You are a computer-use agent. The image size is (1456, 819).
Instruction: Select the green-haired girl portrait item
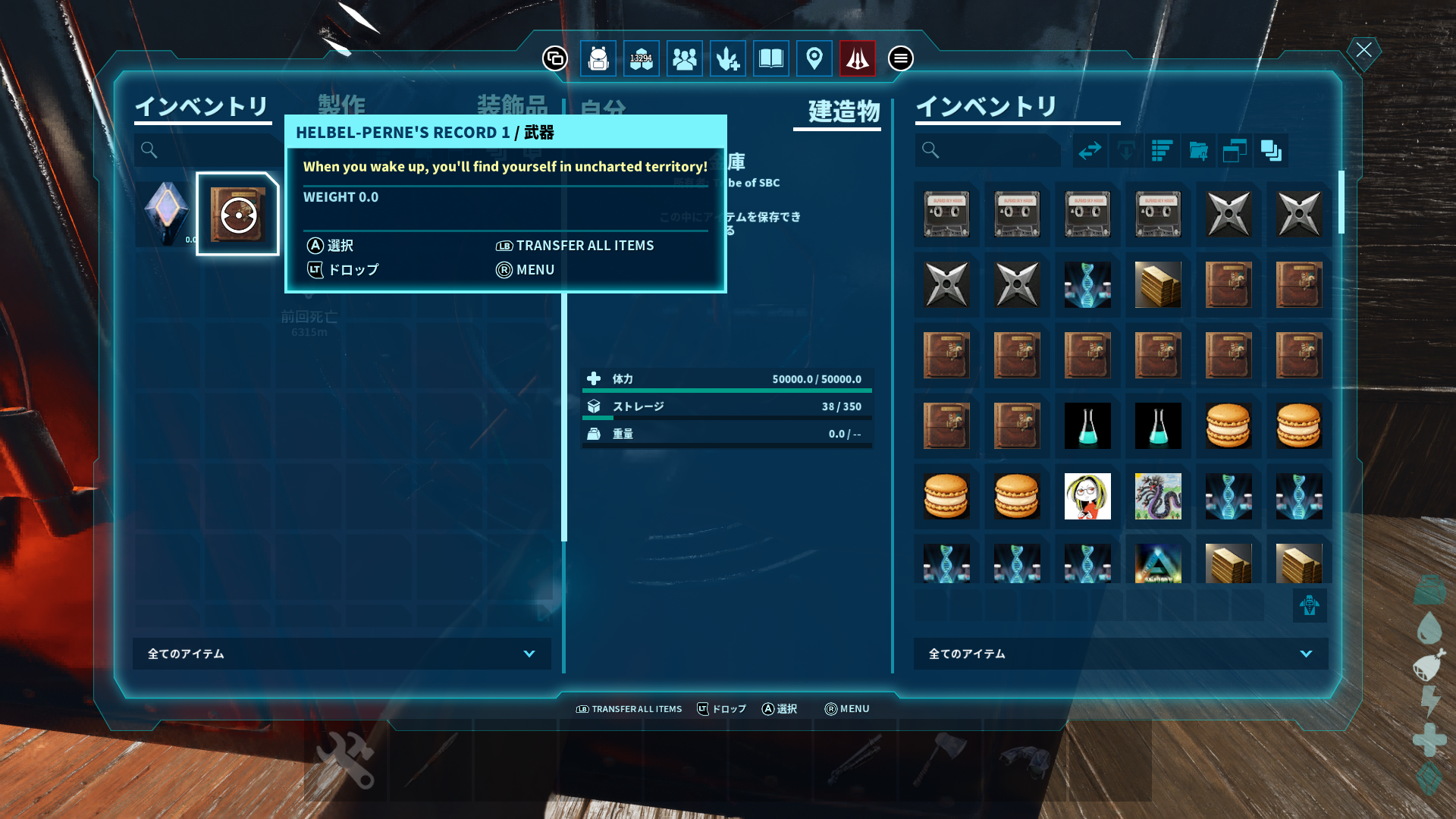[1087, 496]
